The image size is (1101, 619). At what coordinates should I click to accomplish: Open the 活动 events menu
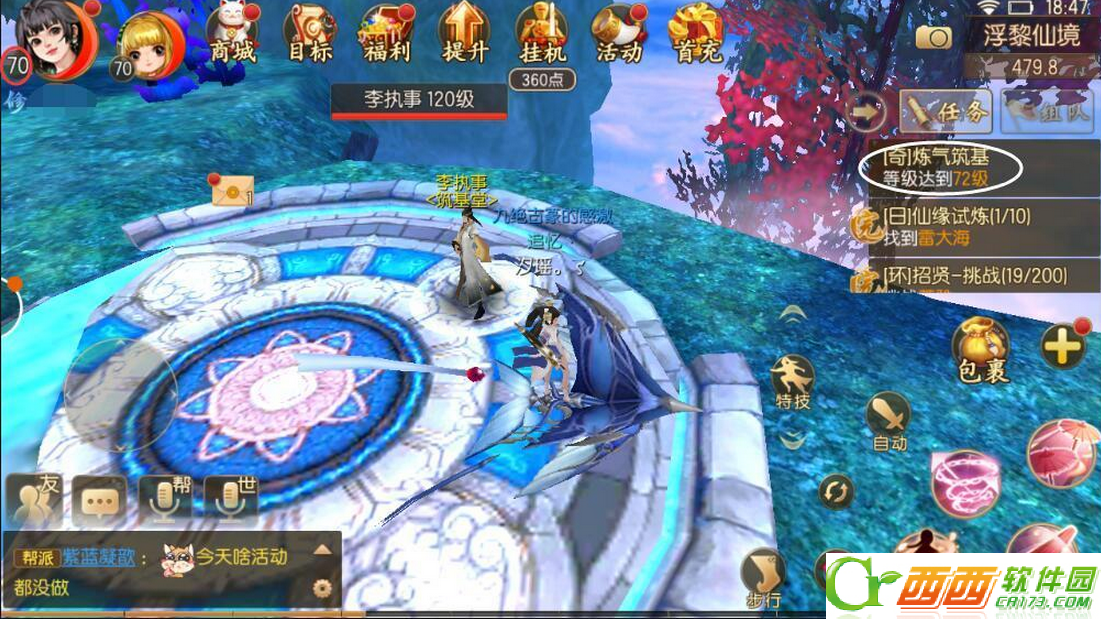pos(620,35)
